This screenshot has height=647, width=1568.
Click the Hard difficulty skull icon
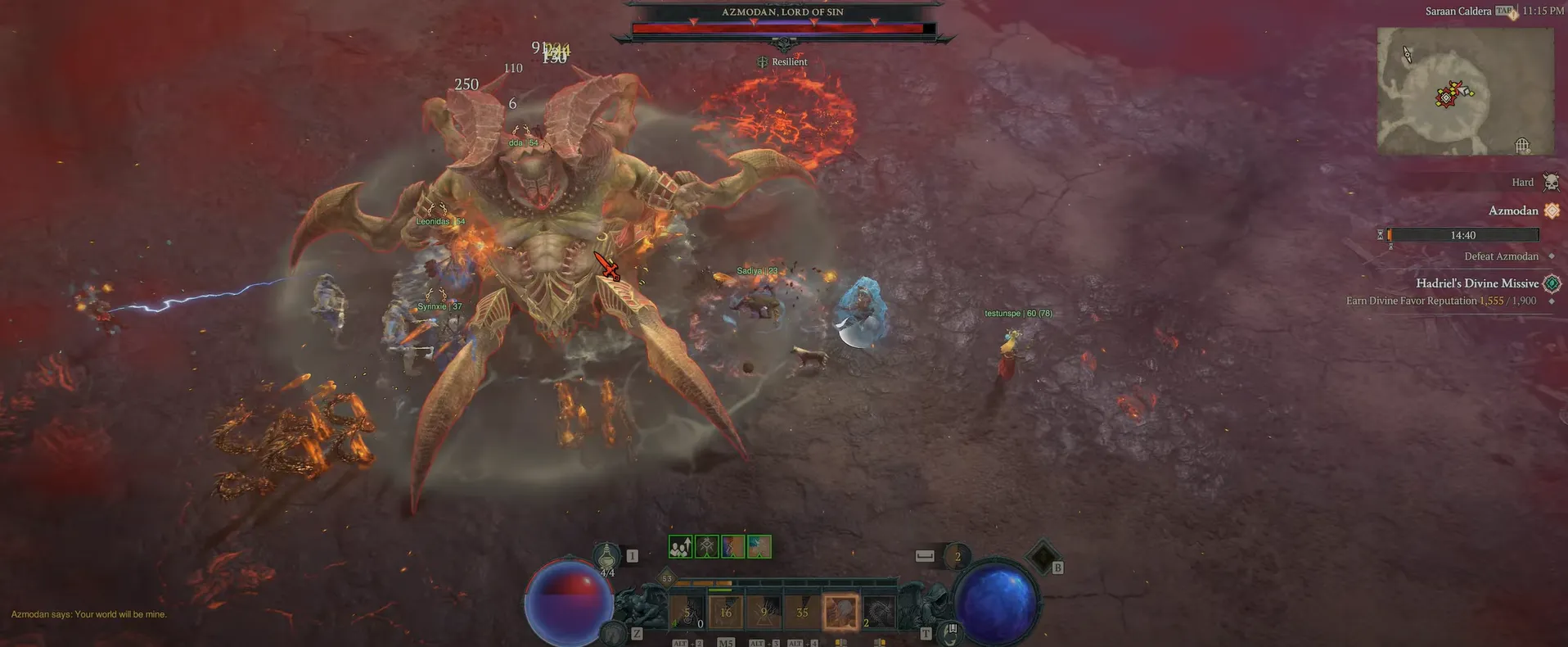click(x=1551, y=181)
